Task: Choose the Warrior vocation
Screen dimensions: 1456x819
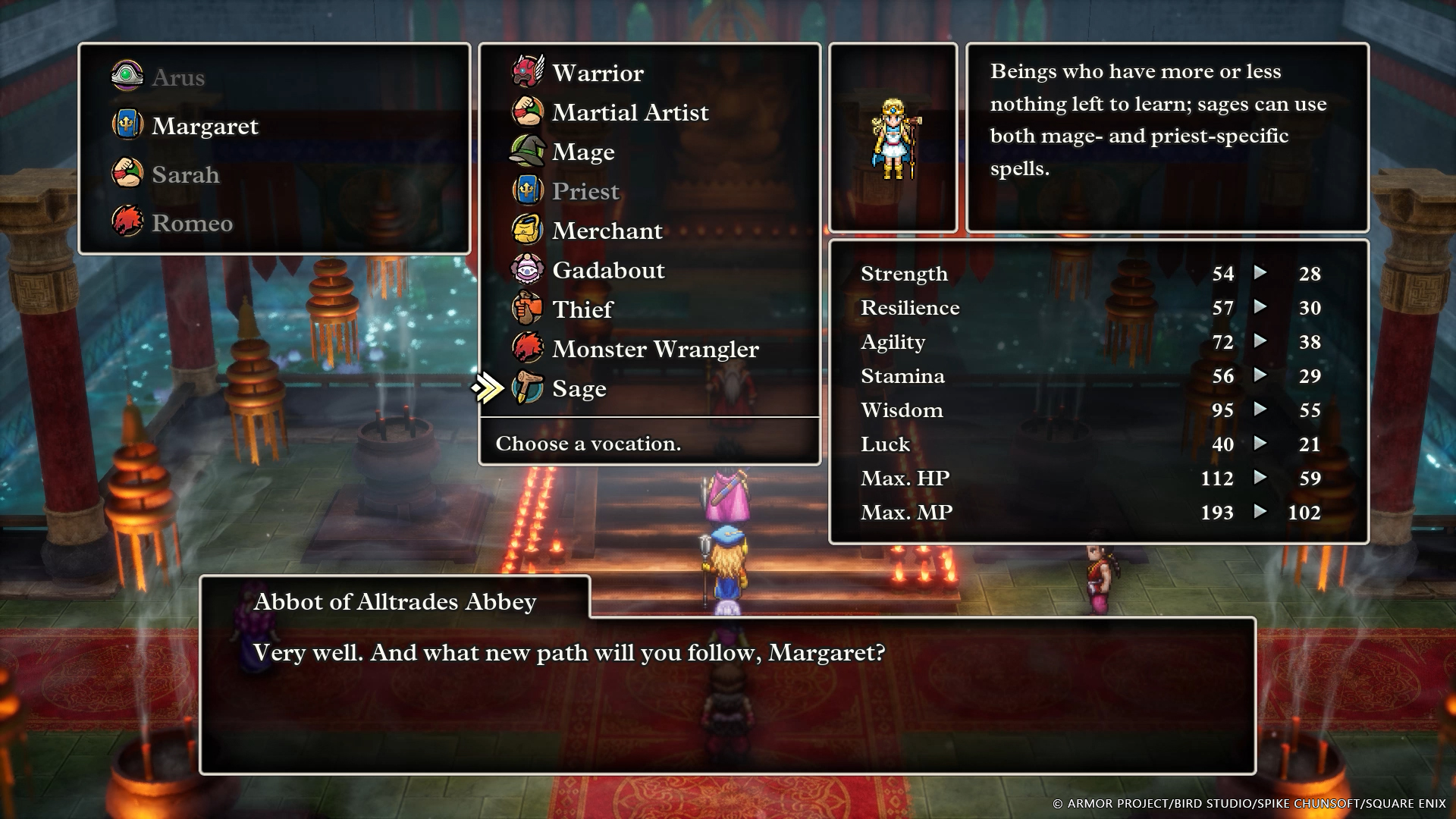Action: pos(598,73)
